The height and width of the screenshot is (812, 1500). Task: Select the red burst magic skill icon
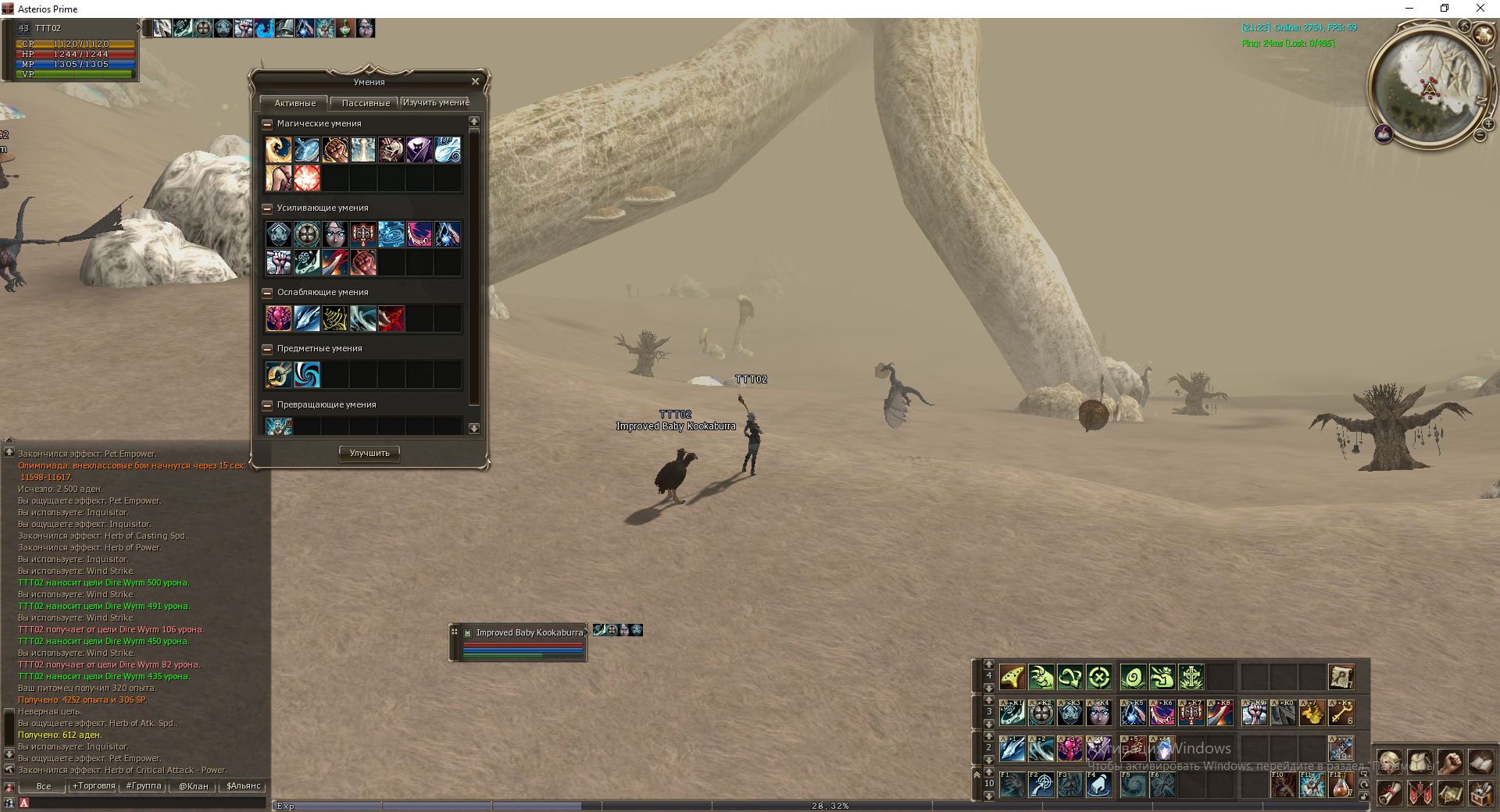[307, 178]
